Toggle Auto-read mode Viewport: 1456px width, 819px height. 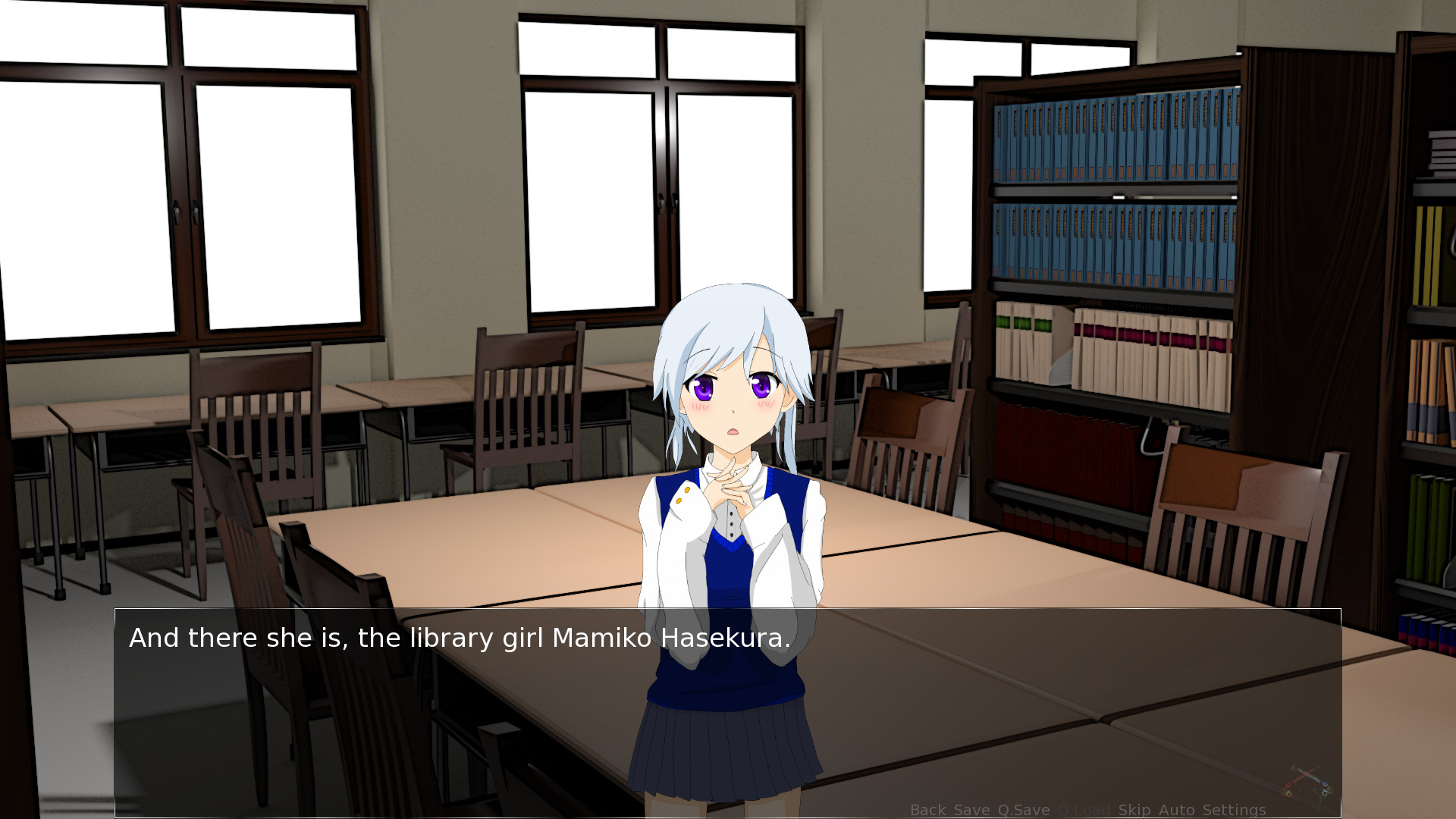(x=1178, y=810)
